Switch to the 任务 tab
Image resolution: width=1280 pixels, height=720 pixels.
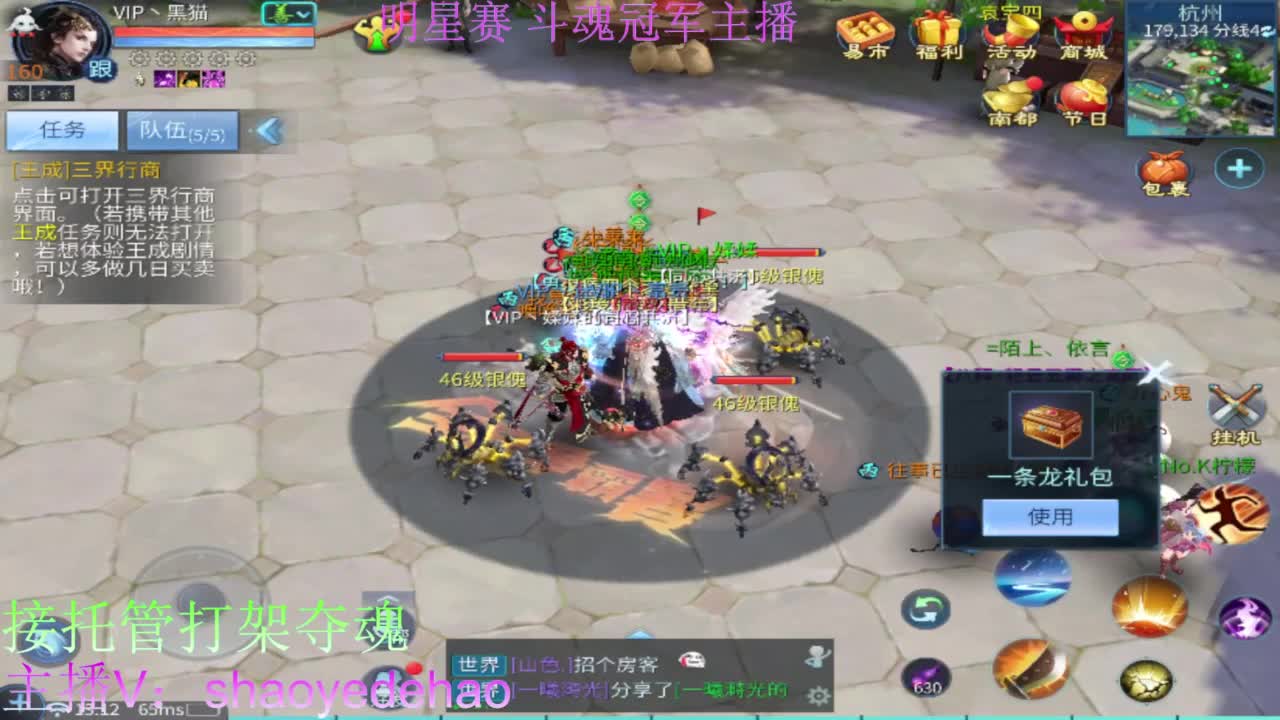coord(60,131)
